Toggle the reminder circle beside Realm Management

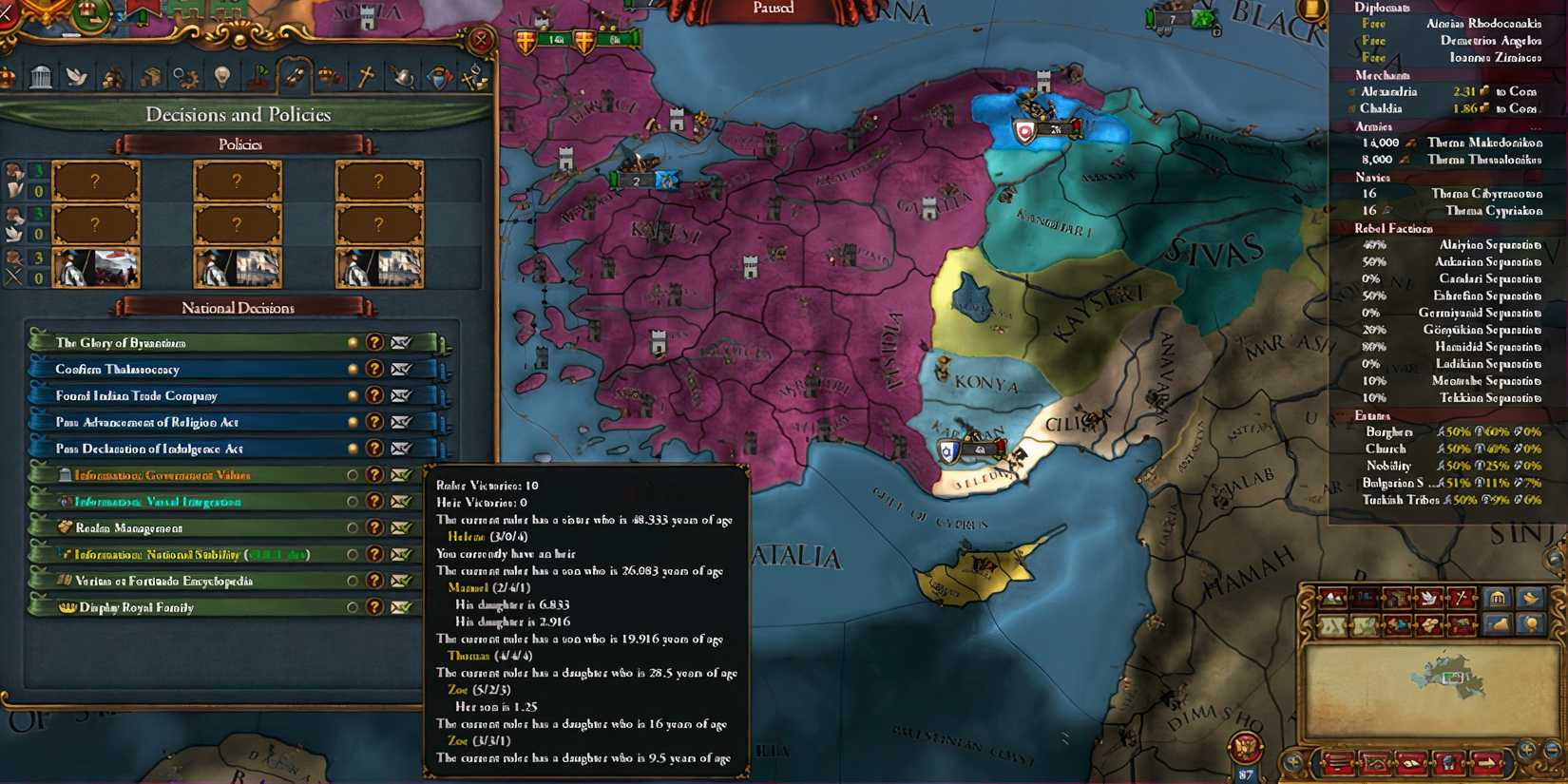pos(353,527)
